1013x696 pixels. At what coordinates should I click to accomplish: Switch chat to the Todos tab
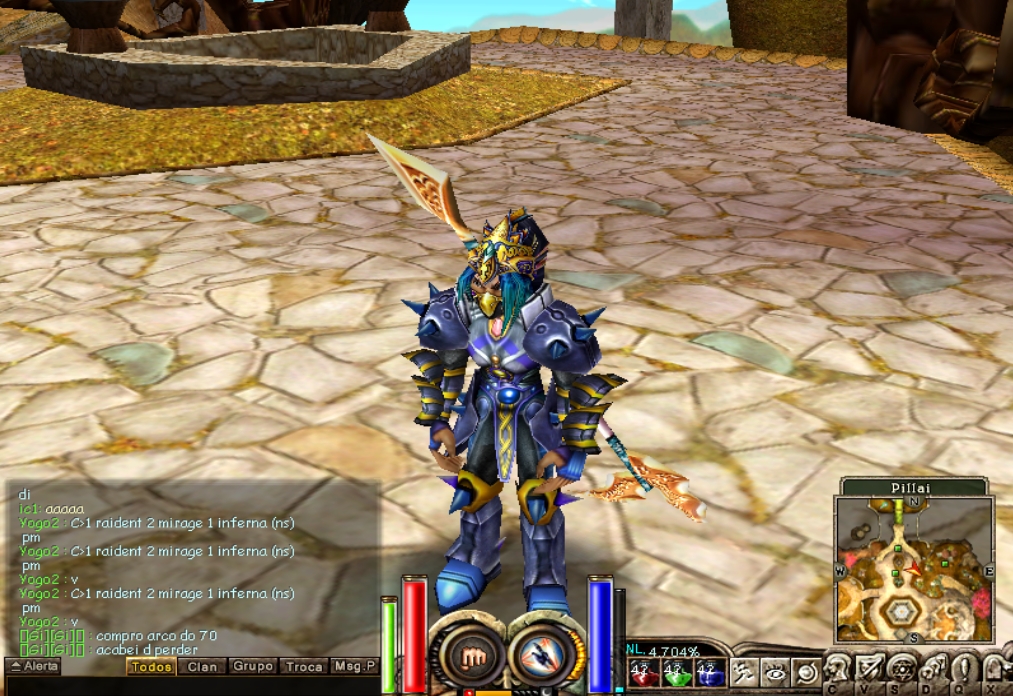pyautogui.click(x=152, y=666)
